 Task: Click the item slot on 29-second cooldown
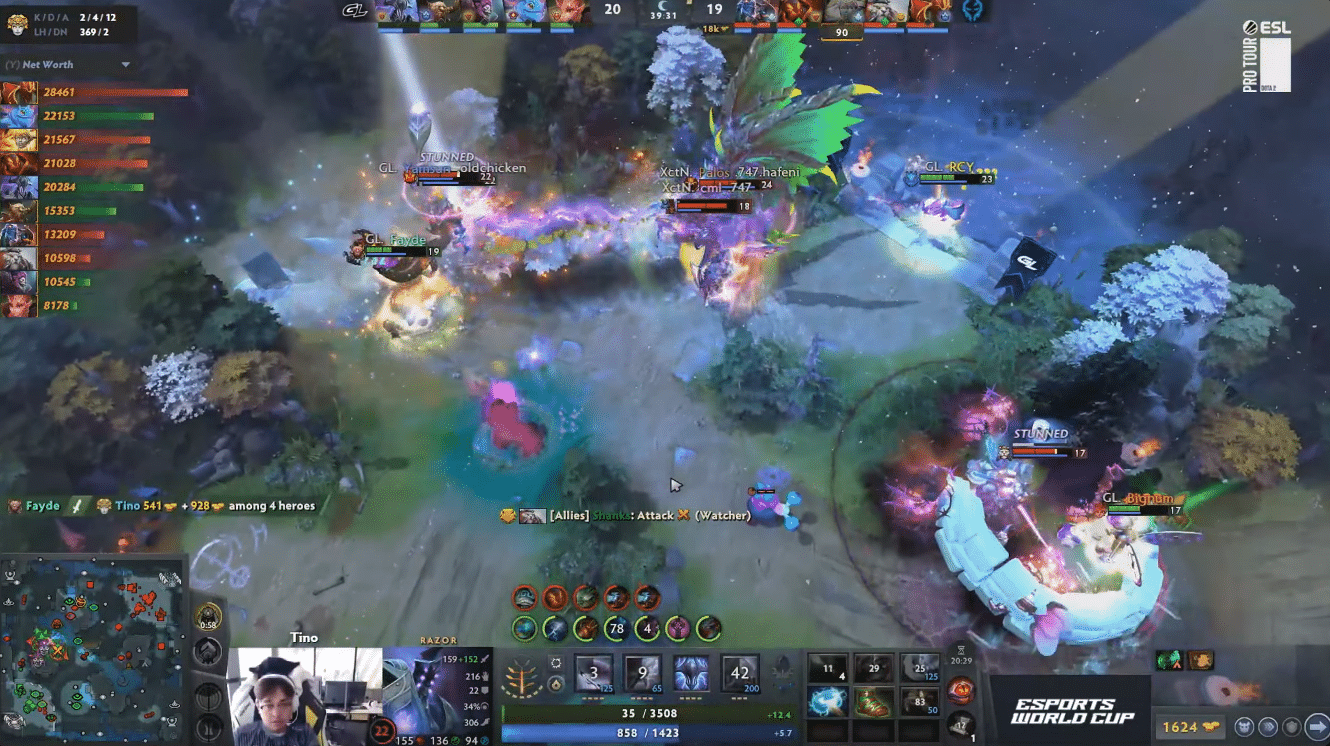click(x=873, y=669)
